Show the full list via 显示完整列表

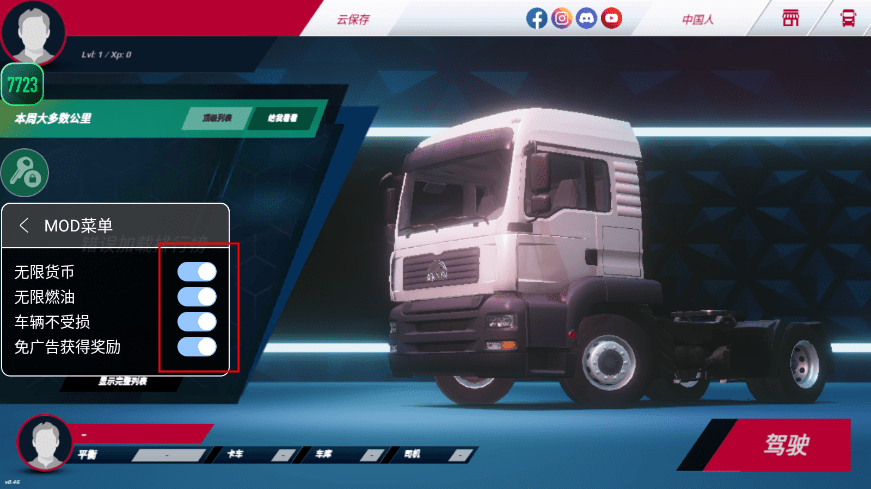[123, 381]
